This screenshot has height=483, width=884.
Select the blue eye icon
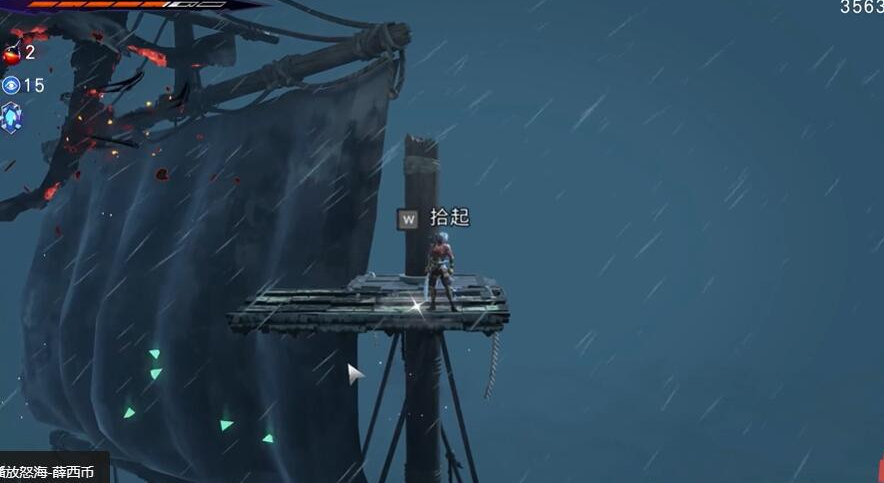(x=11, y=85)
